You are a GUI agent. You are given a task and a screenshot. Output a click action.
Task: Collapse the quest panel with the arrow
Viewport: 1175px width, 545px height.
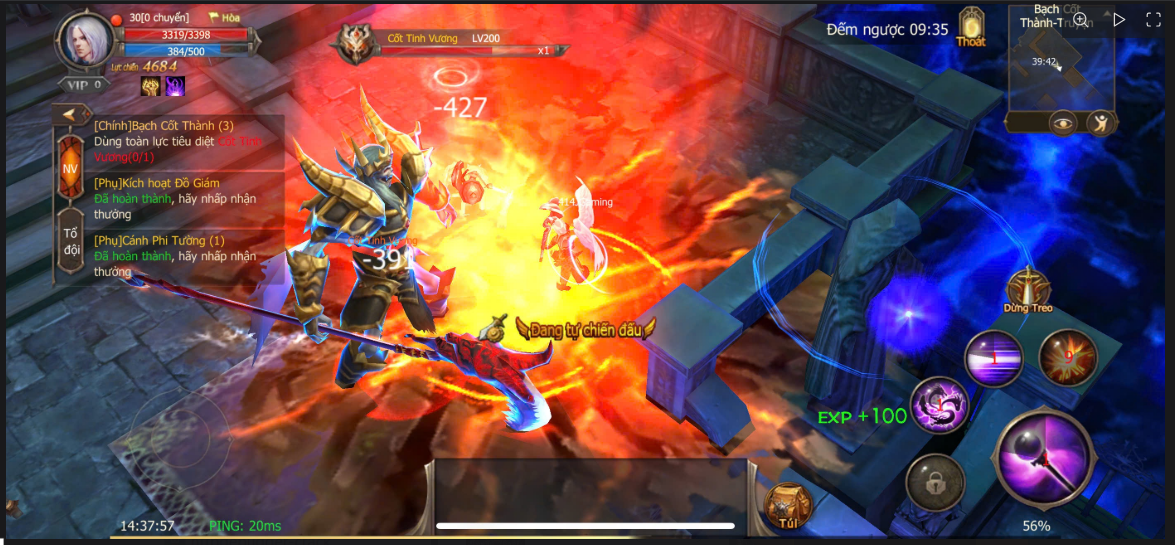tap(71, 114)
